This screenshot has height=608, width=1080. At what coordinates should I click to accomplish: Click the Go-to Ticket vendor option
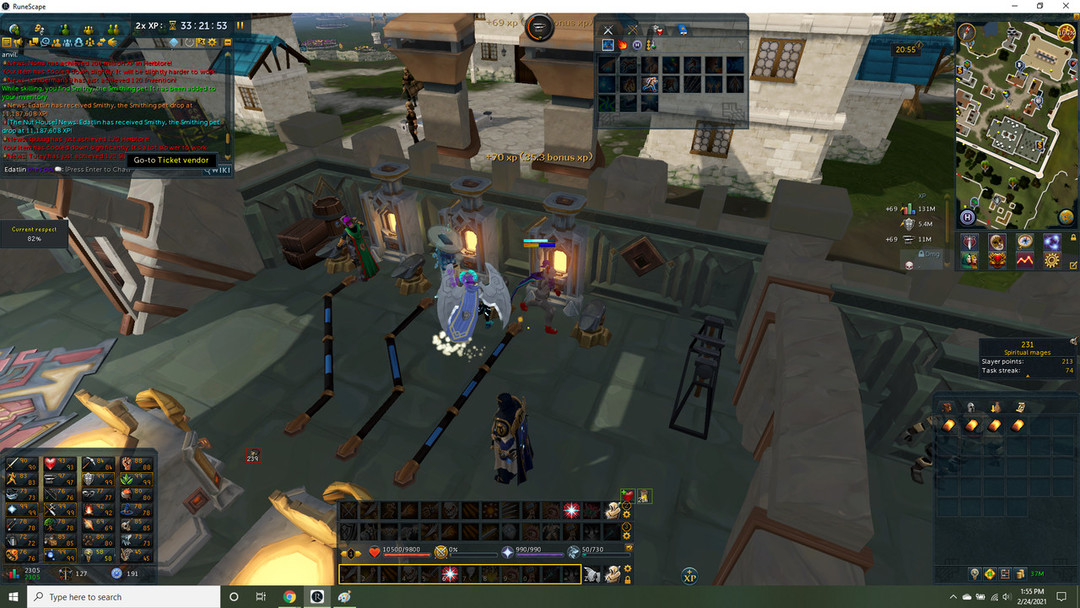click(171, 160)
